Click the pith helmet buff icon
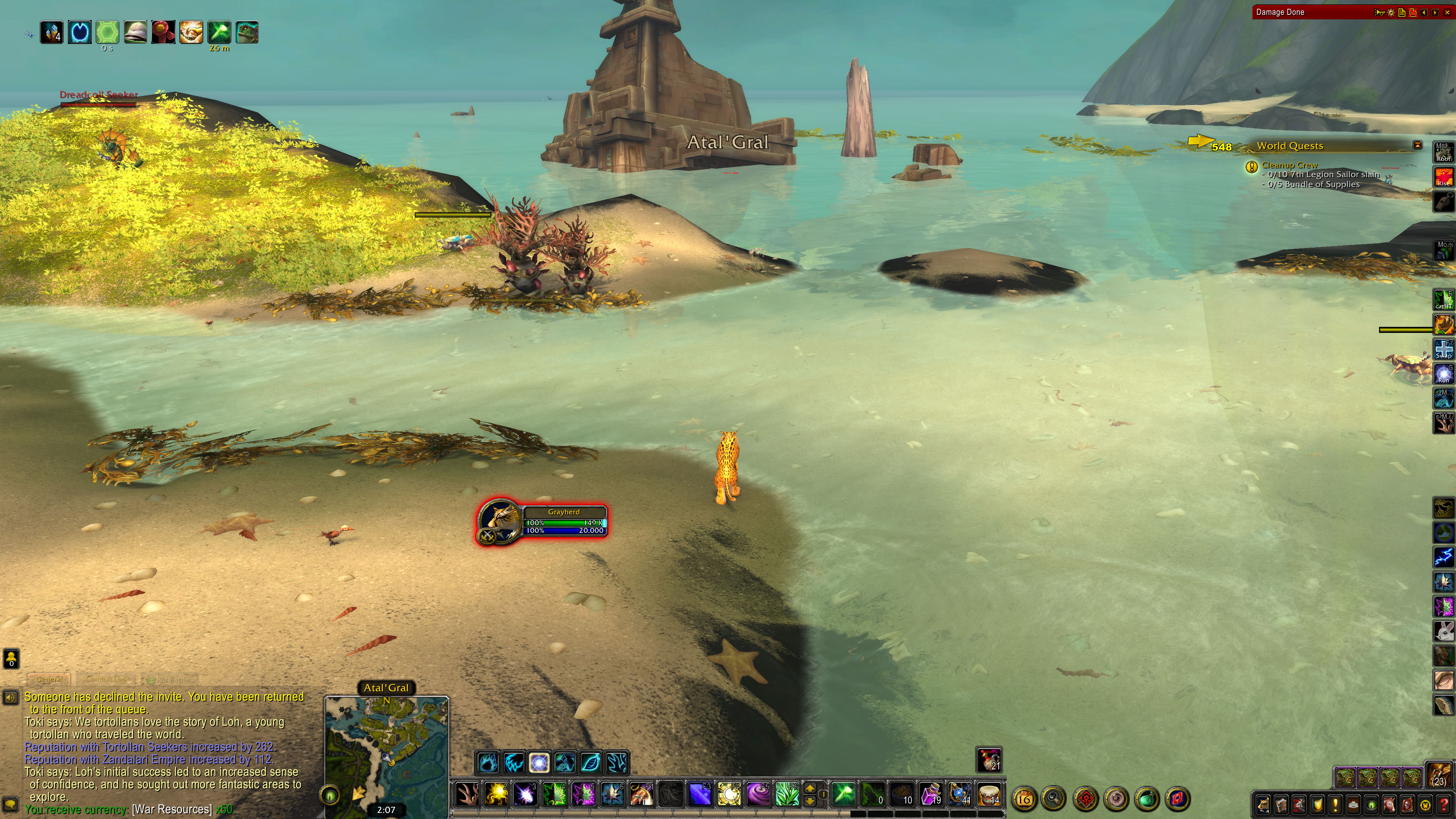The width and height of the screenshot is (1456, 819). (x=136, y=32)
